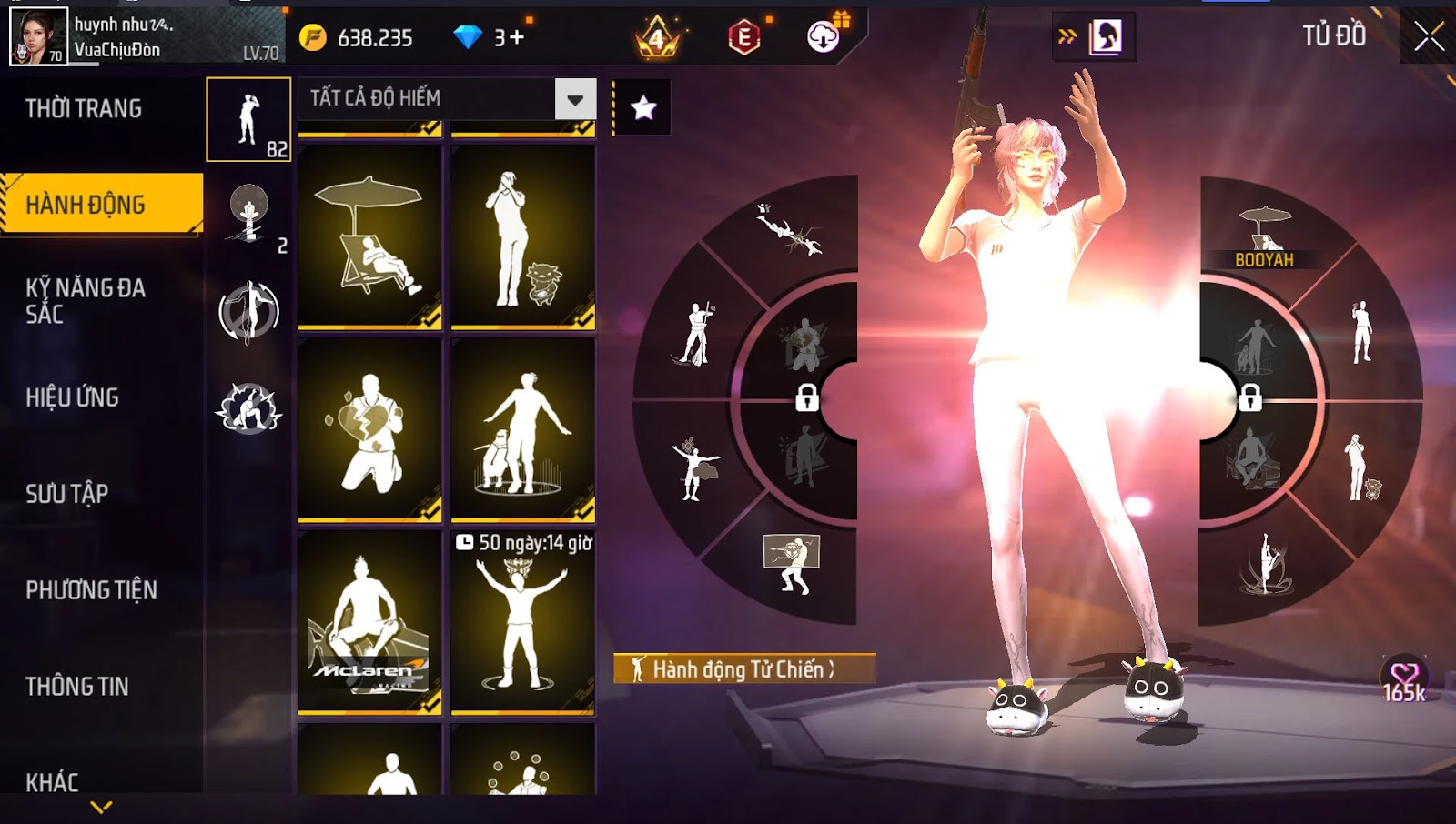The width and height of the screenshot is (1456, 824).
Task: Add diamonds with the plus button
Action: 517,38
